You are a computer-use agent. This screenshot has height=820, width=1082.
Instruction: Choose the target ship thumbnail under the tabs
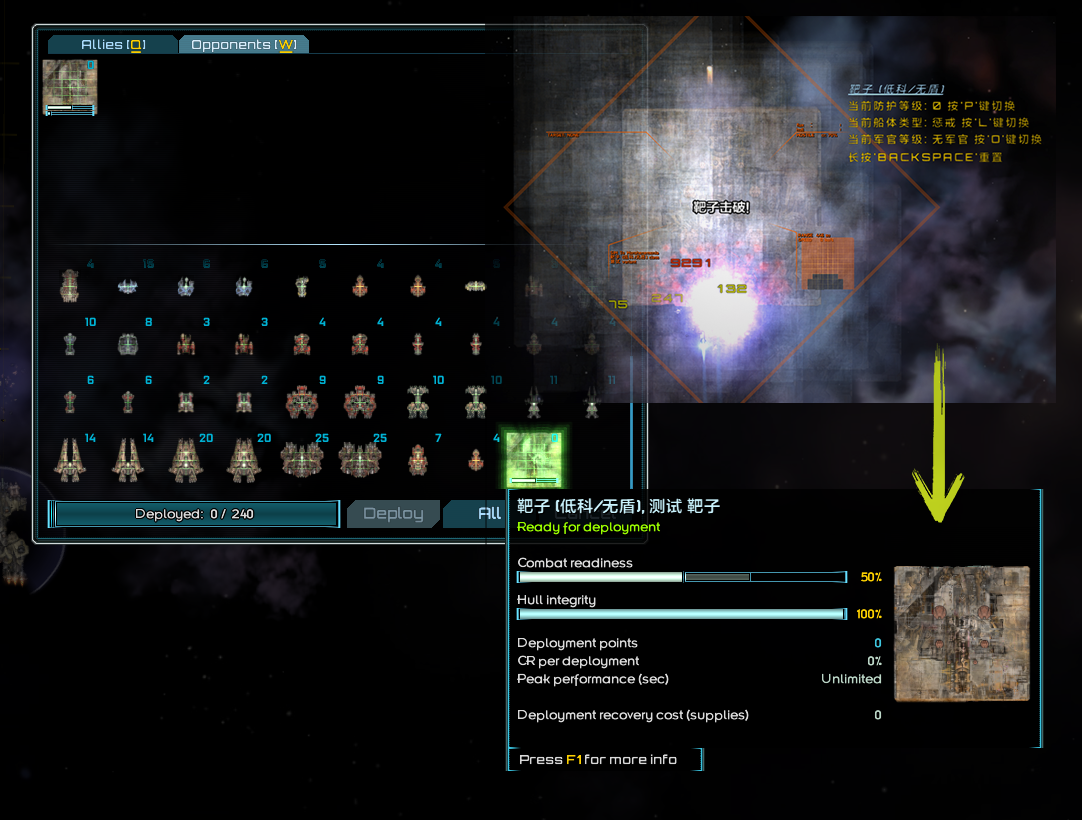pyautogui.click(x=70, y=87)
